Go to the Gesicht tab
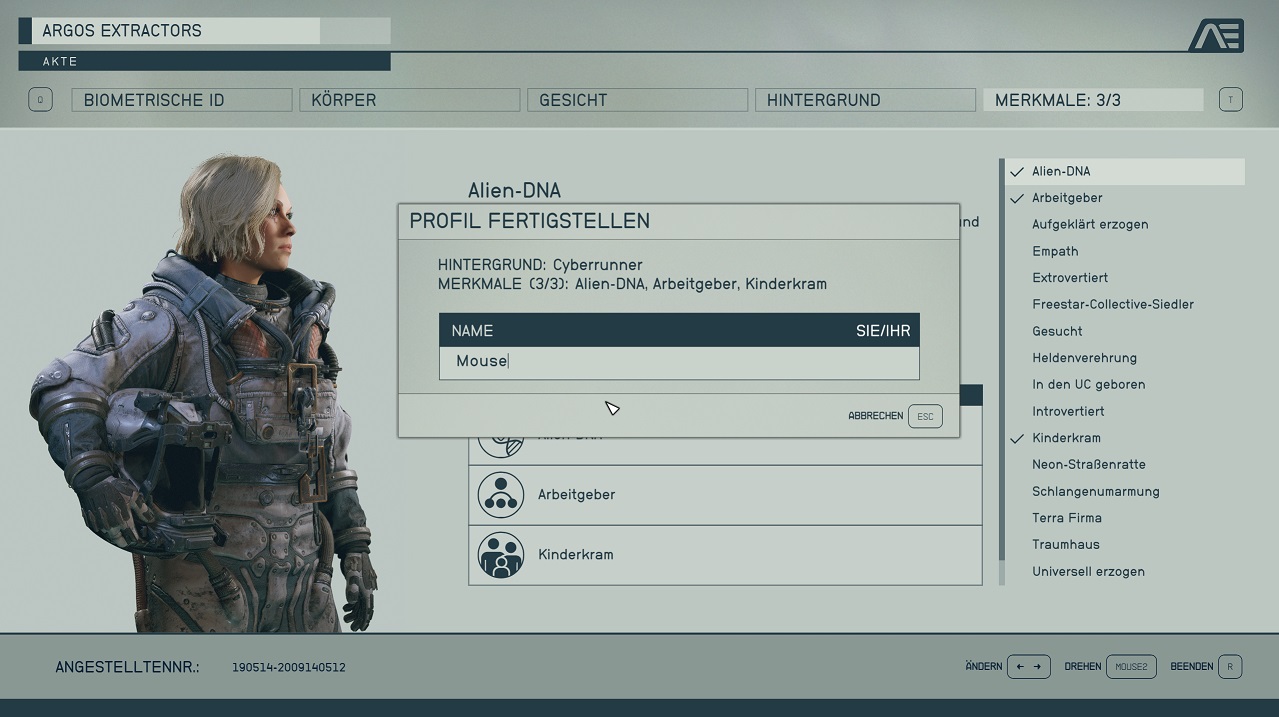The height and width of the screenshot is (717, 1279). [637, 100]
